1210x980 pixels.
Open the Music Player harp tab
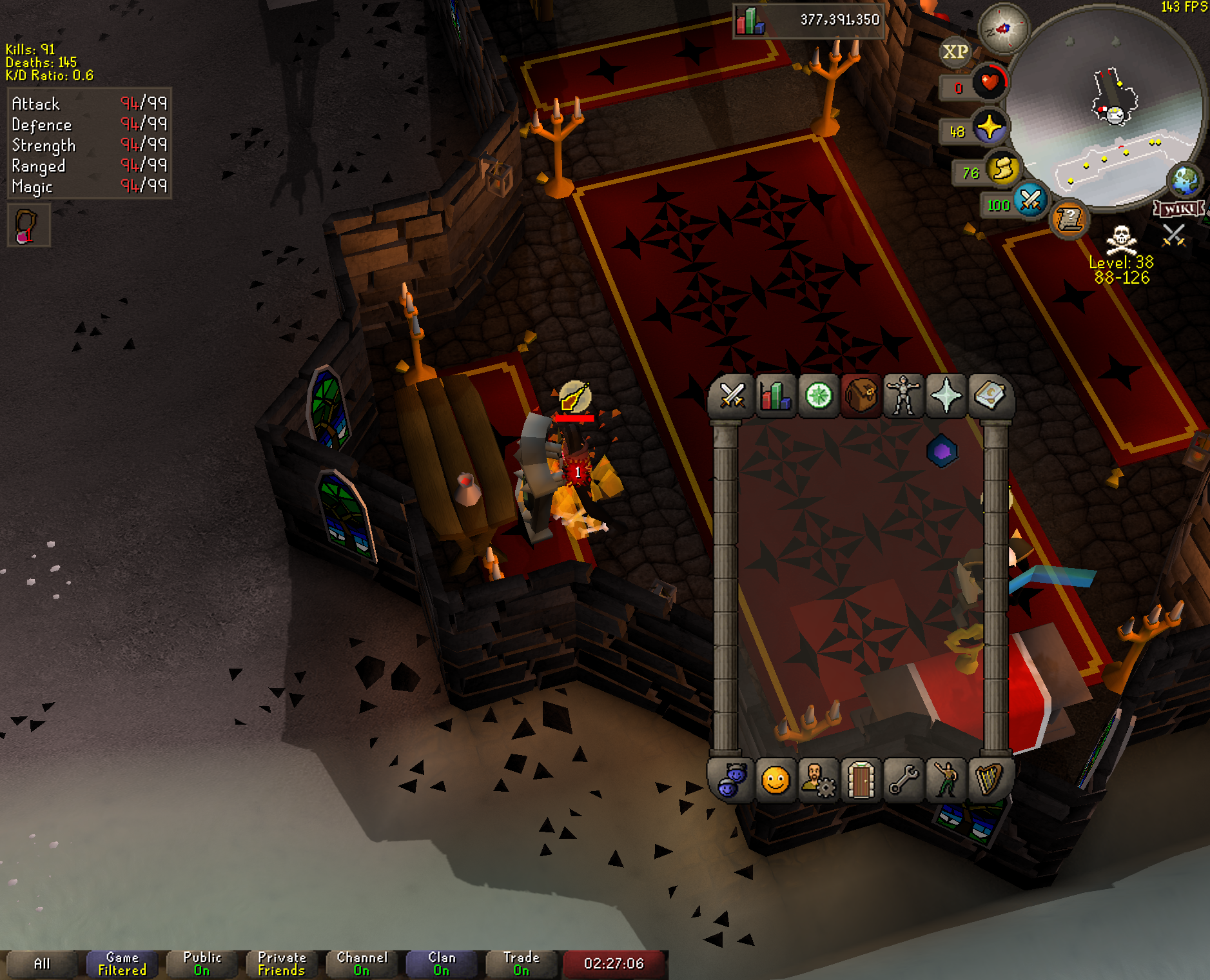989,780
